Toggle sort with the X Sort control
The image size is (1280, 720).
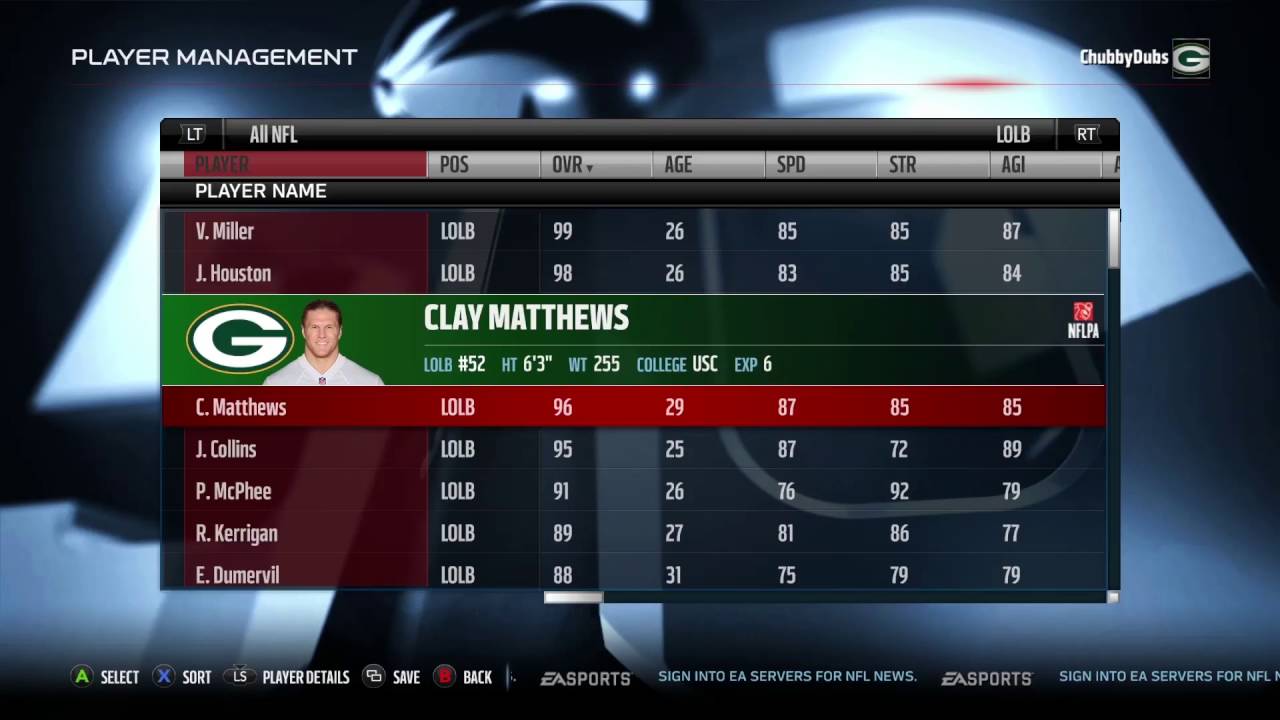[x=163, y=677]
